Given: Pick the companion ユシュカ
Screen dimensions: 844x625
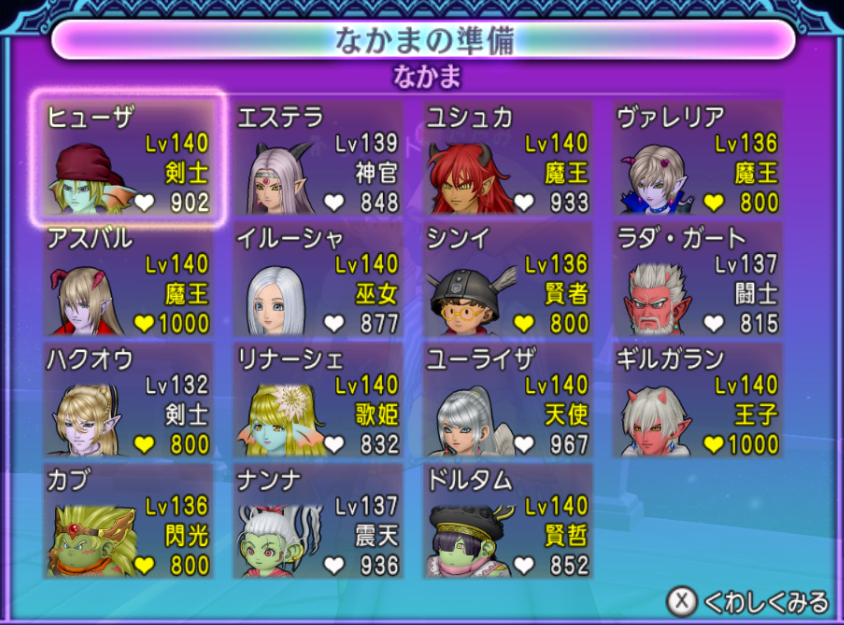Looking at the screenshot, I should coord(508,160).
